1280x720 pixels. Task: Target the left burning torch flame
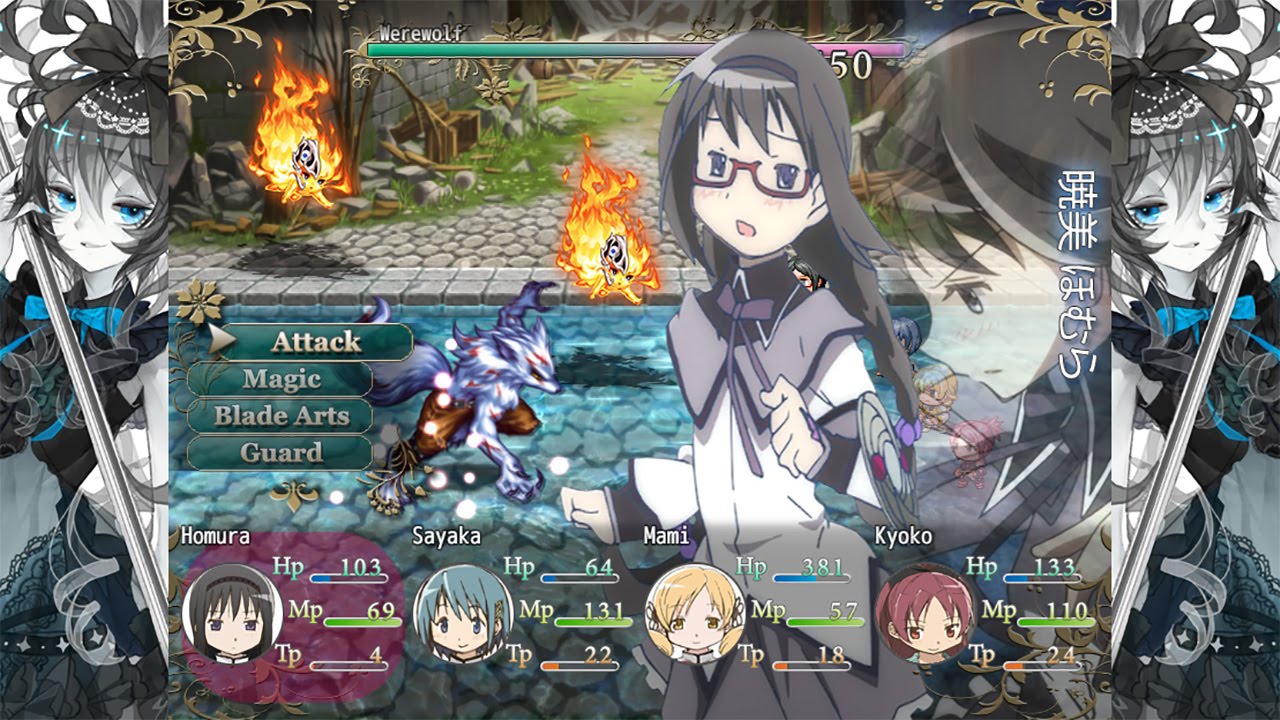(295, 140)
